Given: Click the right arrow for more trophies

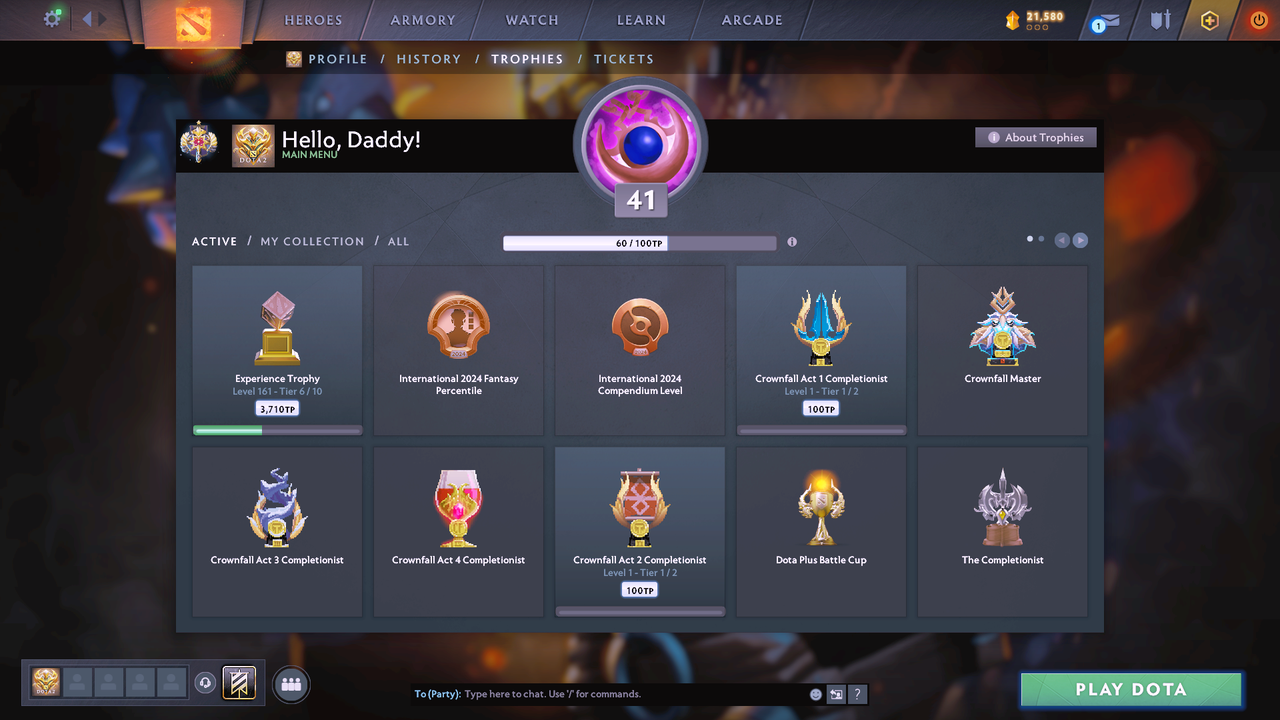Looking at the screenshot, I should coord(1081,240).
